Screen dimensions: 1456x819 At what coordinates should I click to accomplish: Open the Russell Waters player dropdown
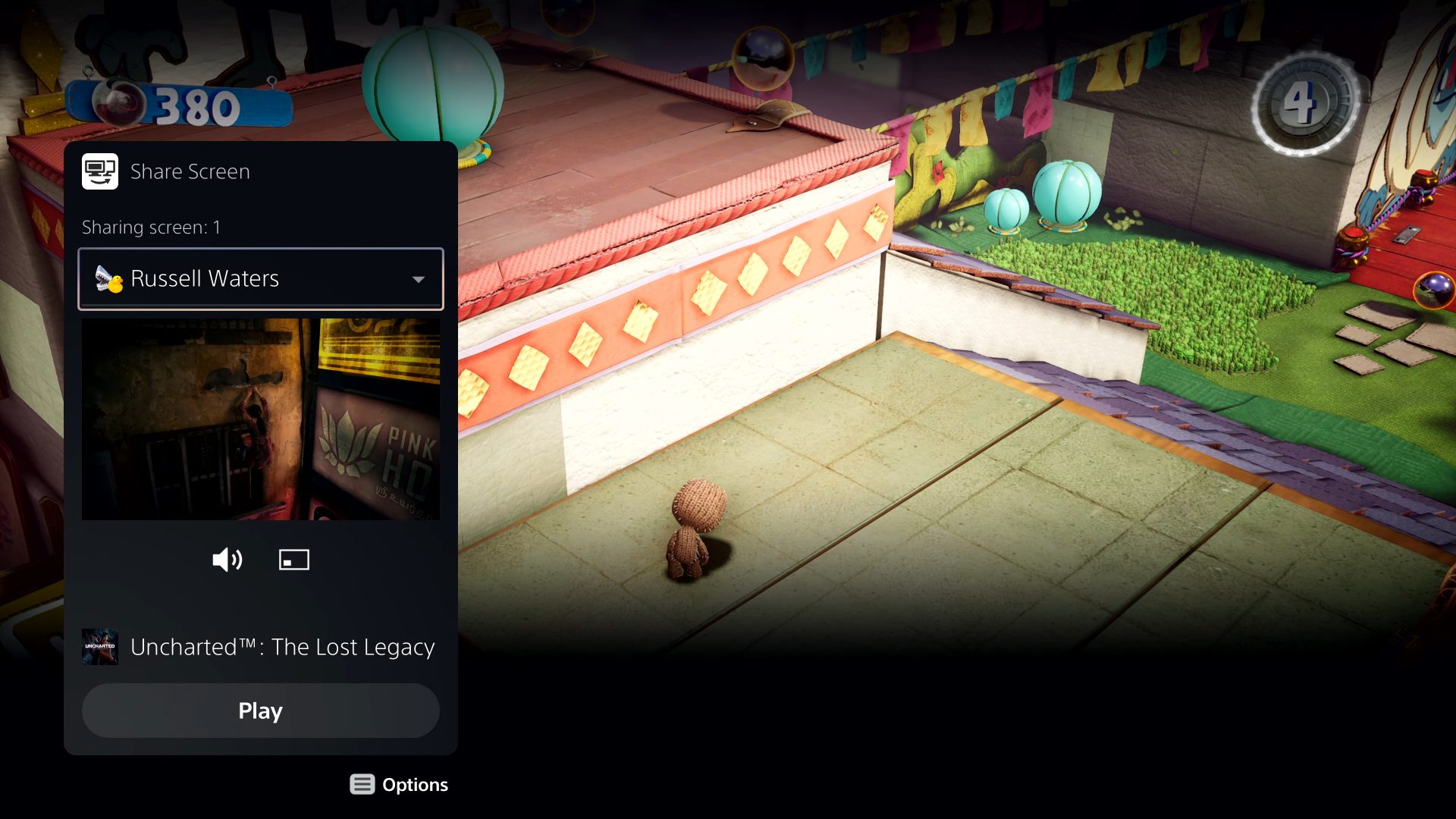tap(261, 279)
